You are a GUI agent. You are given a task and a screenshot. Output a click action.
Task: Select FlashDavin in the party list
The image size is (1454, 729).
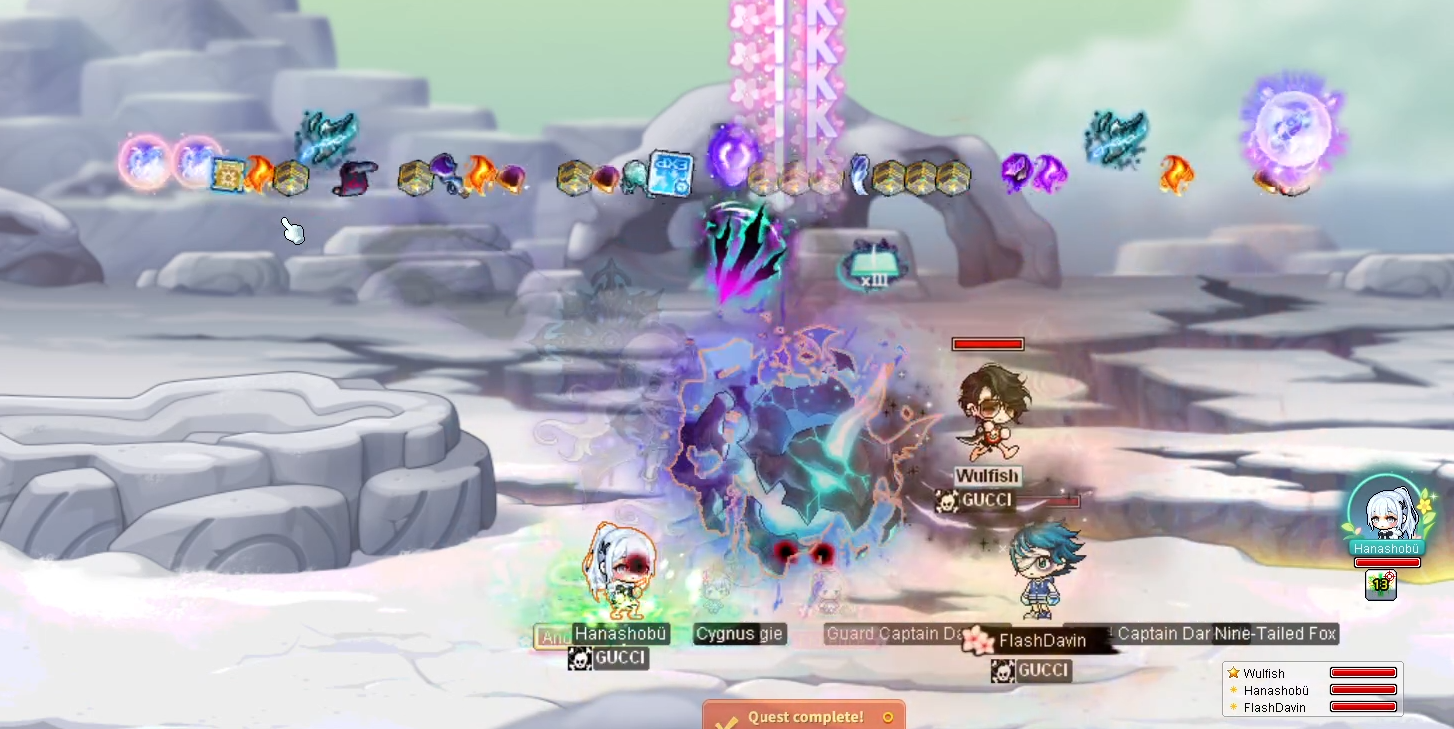(x=1274, y=707)
